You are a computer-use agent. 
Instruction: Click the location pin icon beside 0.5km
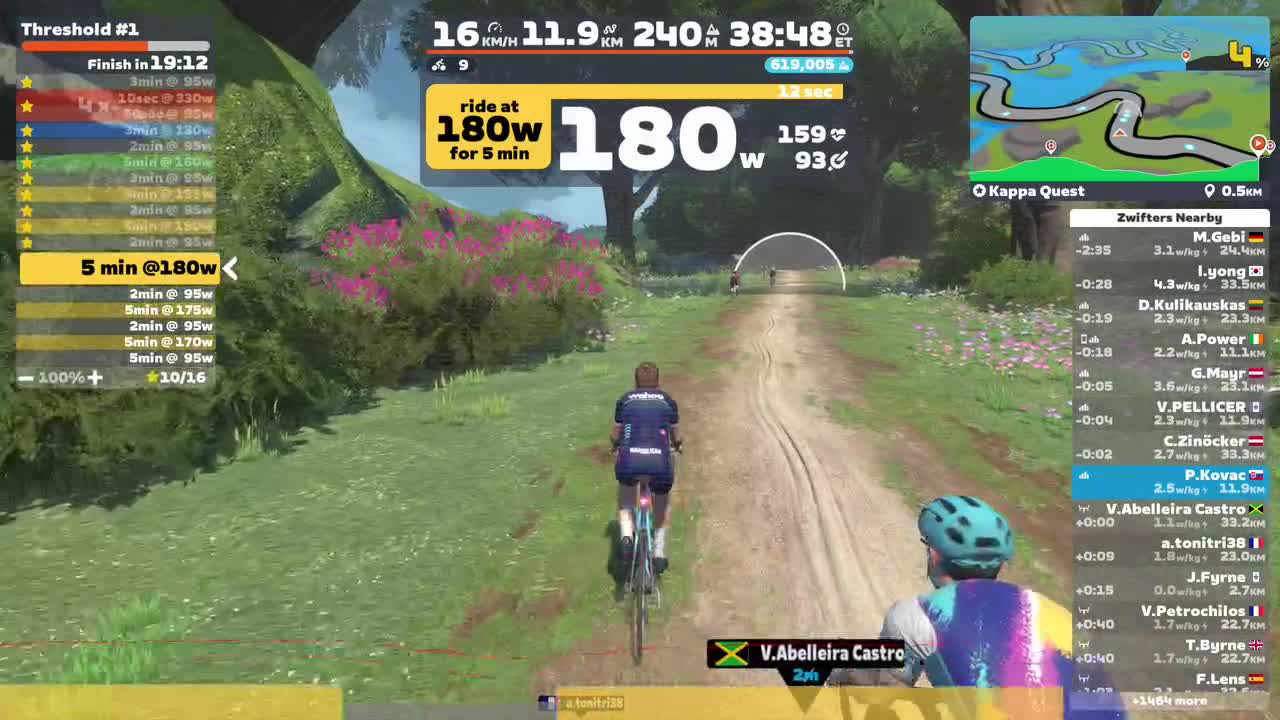[x=1210, y=190]
